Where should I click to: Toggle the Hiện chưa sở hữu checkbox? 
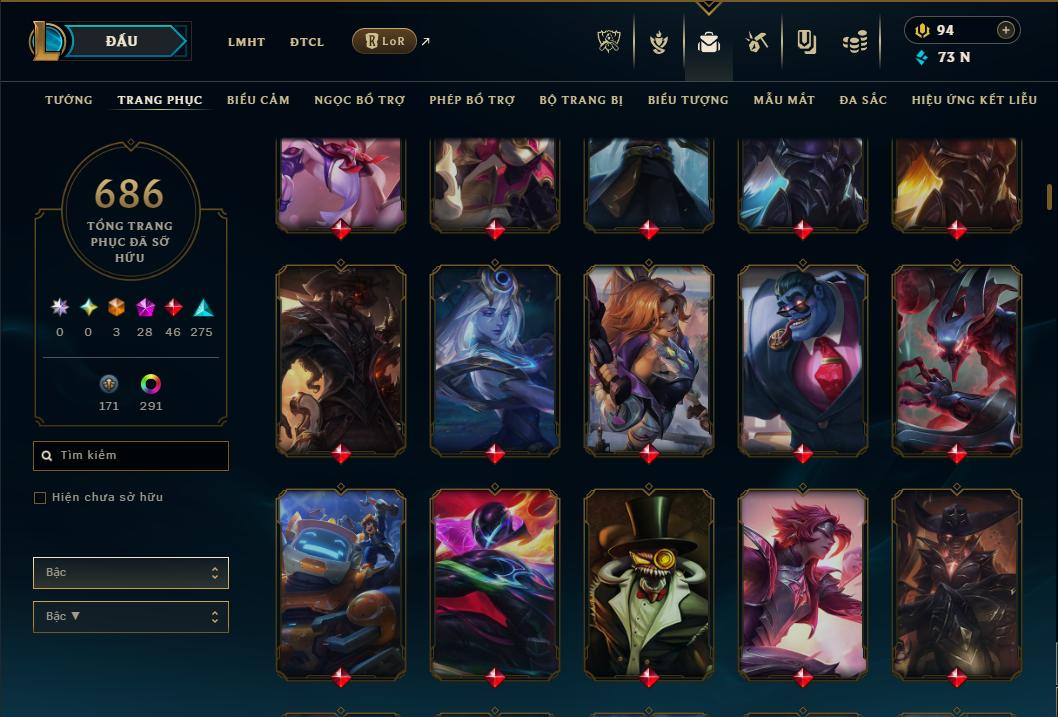pos(40,498)
